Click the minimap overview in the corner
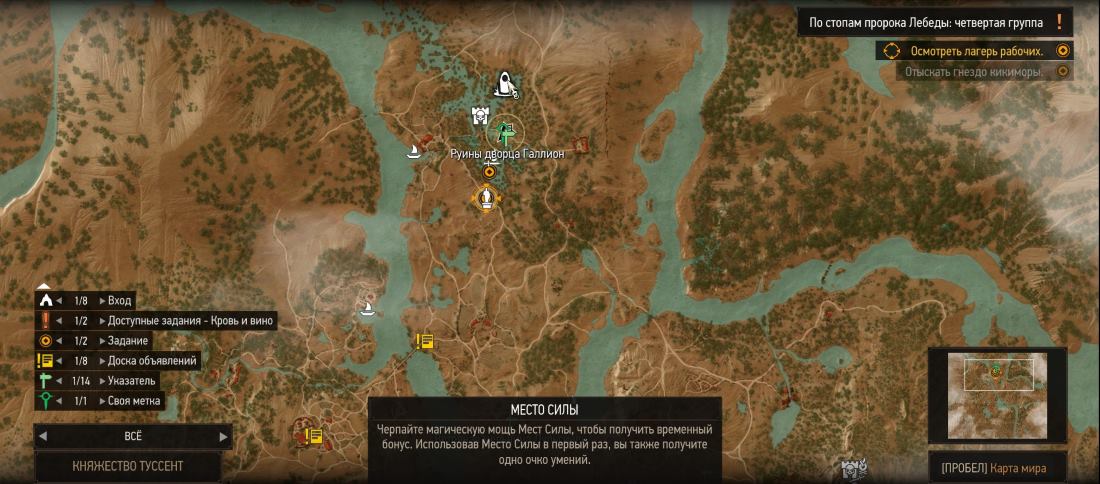This screenshot has height=484, width=1100. coord(997,395)
